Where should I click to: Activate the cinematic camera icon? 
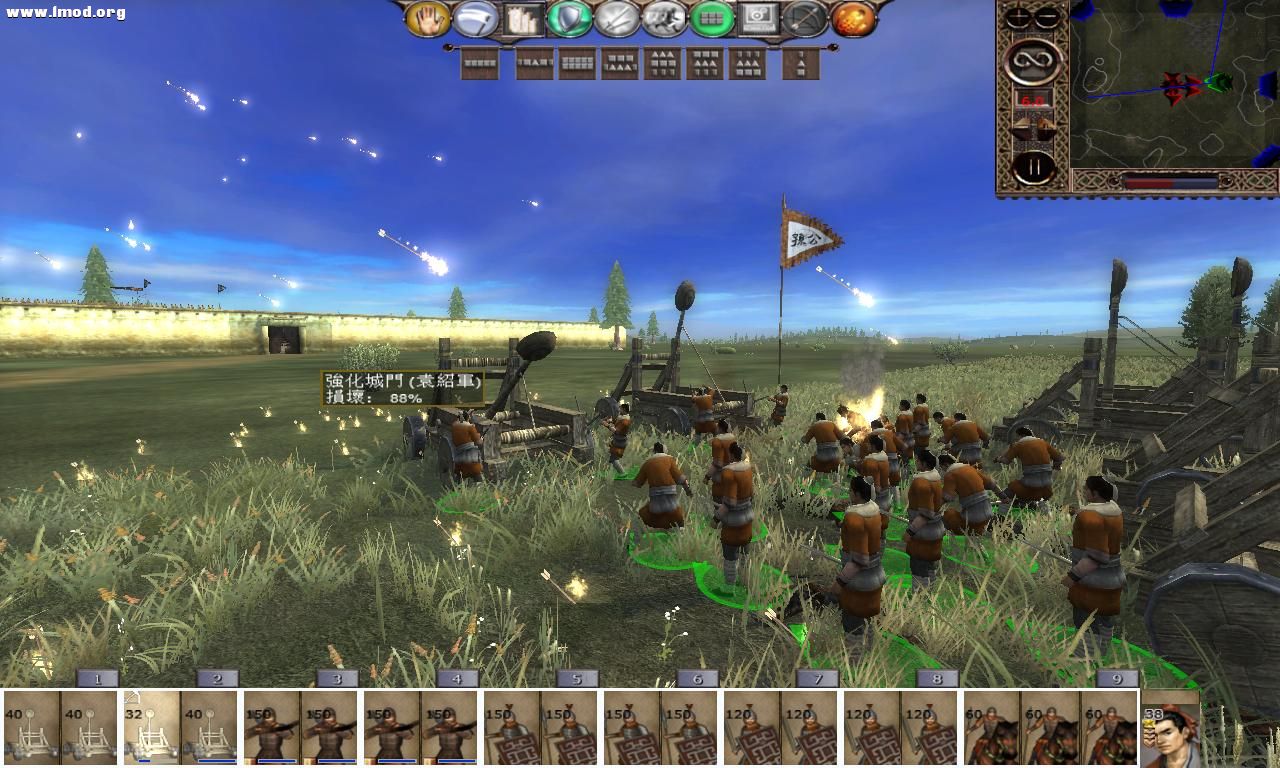click(758, 18)
